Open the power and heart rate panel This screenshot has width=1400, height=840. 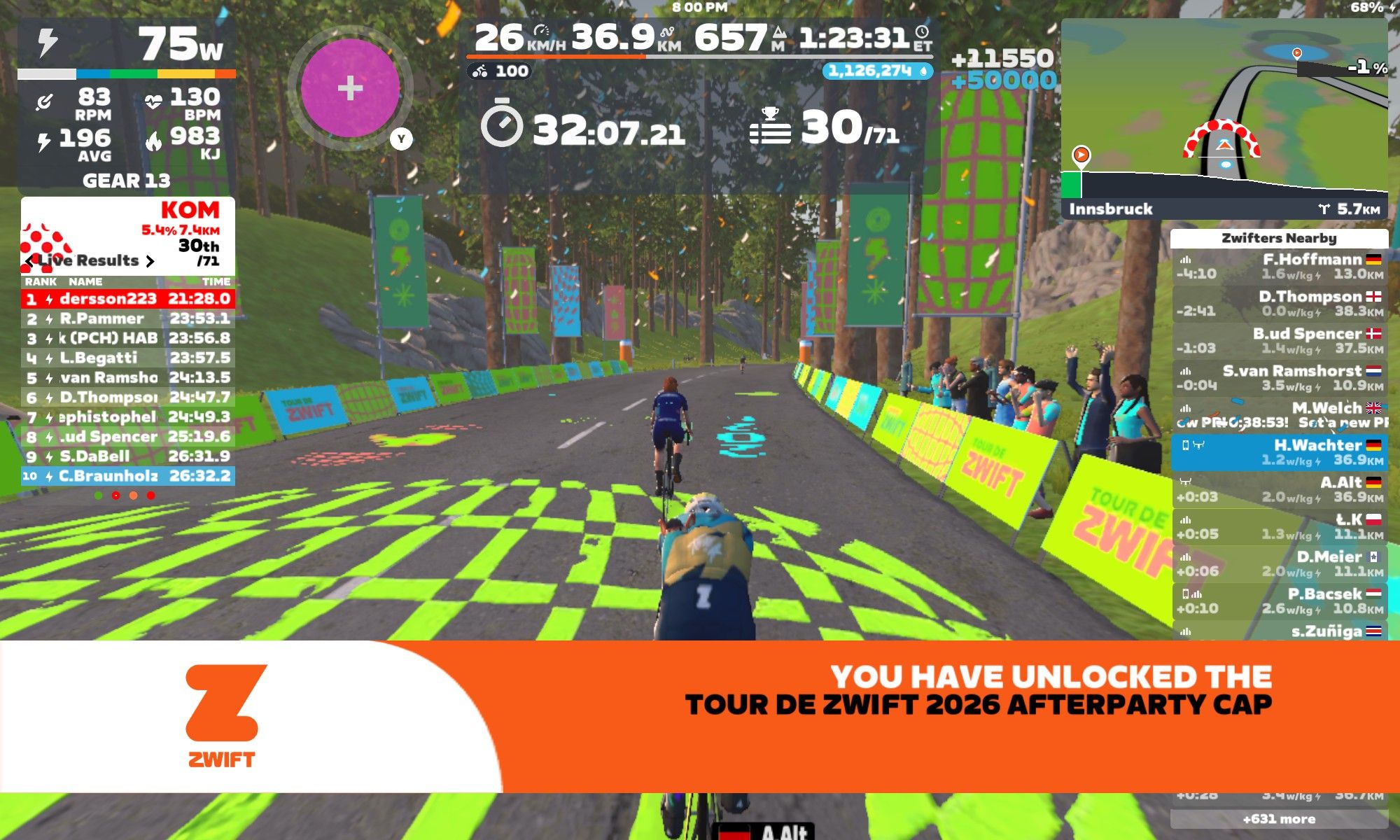127,105
